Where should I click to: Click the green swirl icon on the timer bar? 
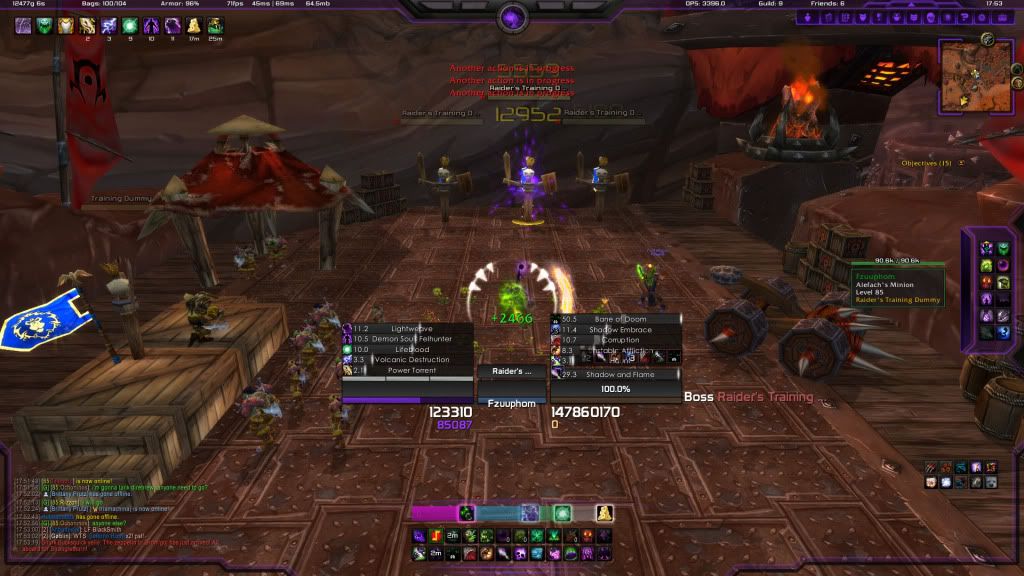(466, 513)
